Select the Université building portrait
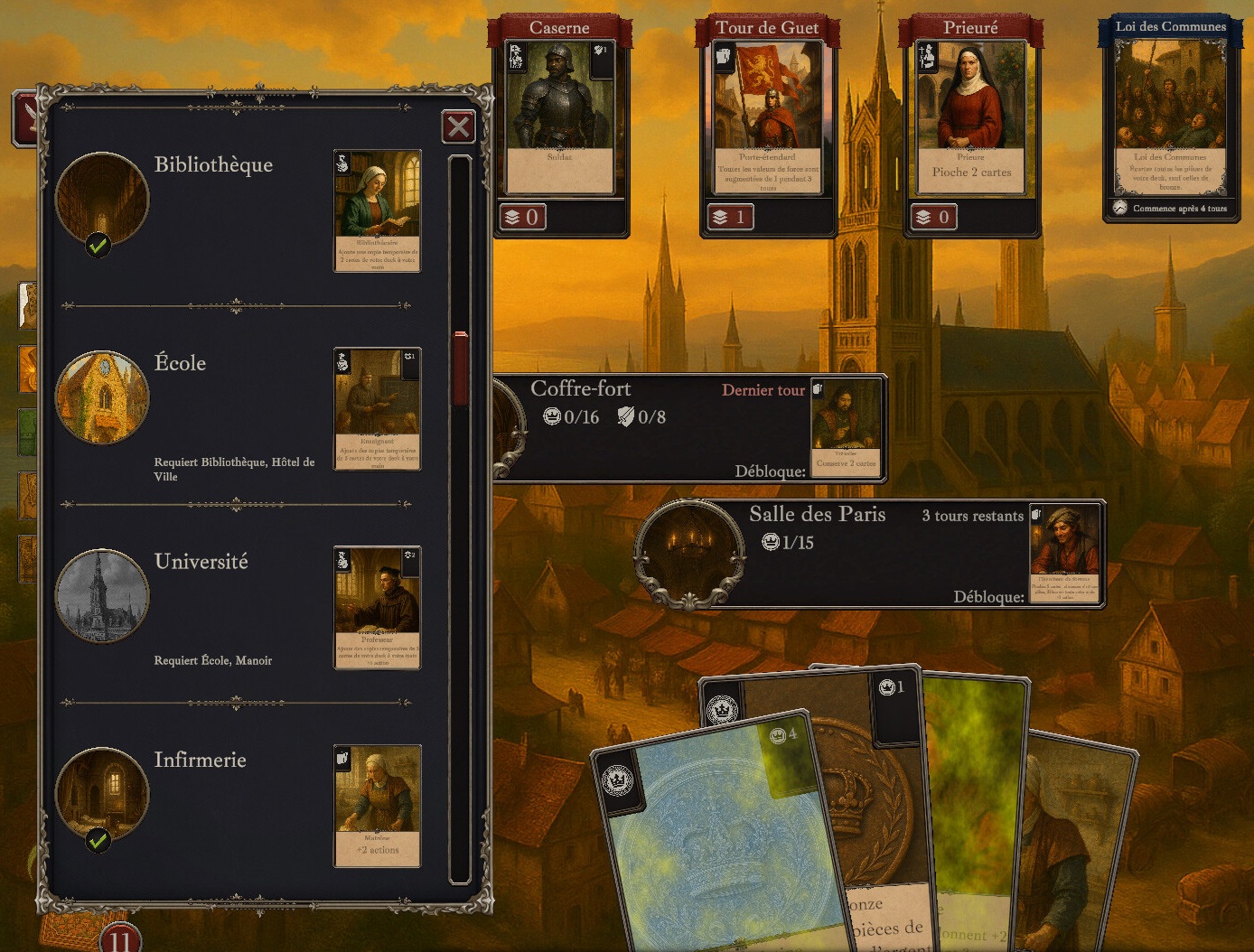Viewport: 1254px width, 952px height. click(102, 596)
